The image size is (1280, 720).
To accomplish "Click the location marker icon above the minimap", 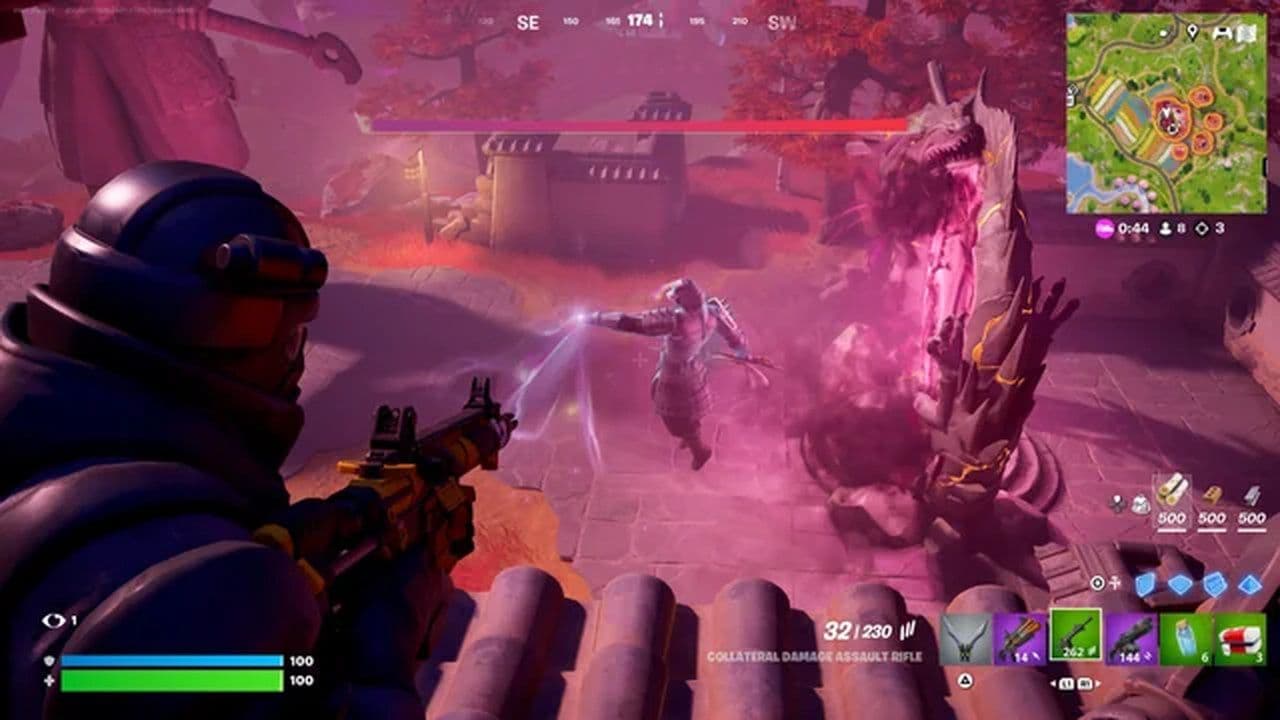I will pyautogui.click(x=1193, y=32).
